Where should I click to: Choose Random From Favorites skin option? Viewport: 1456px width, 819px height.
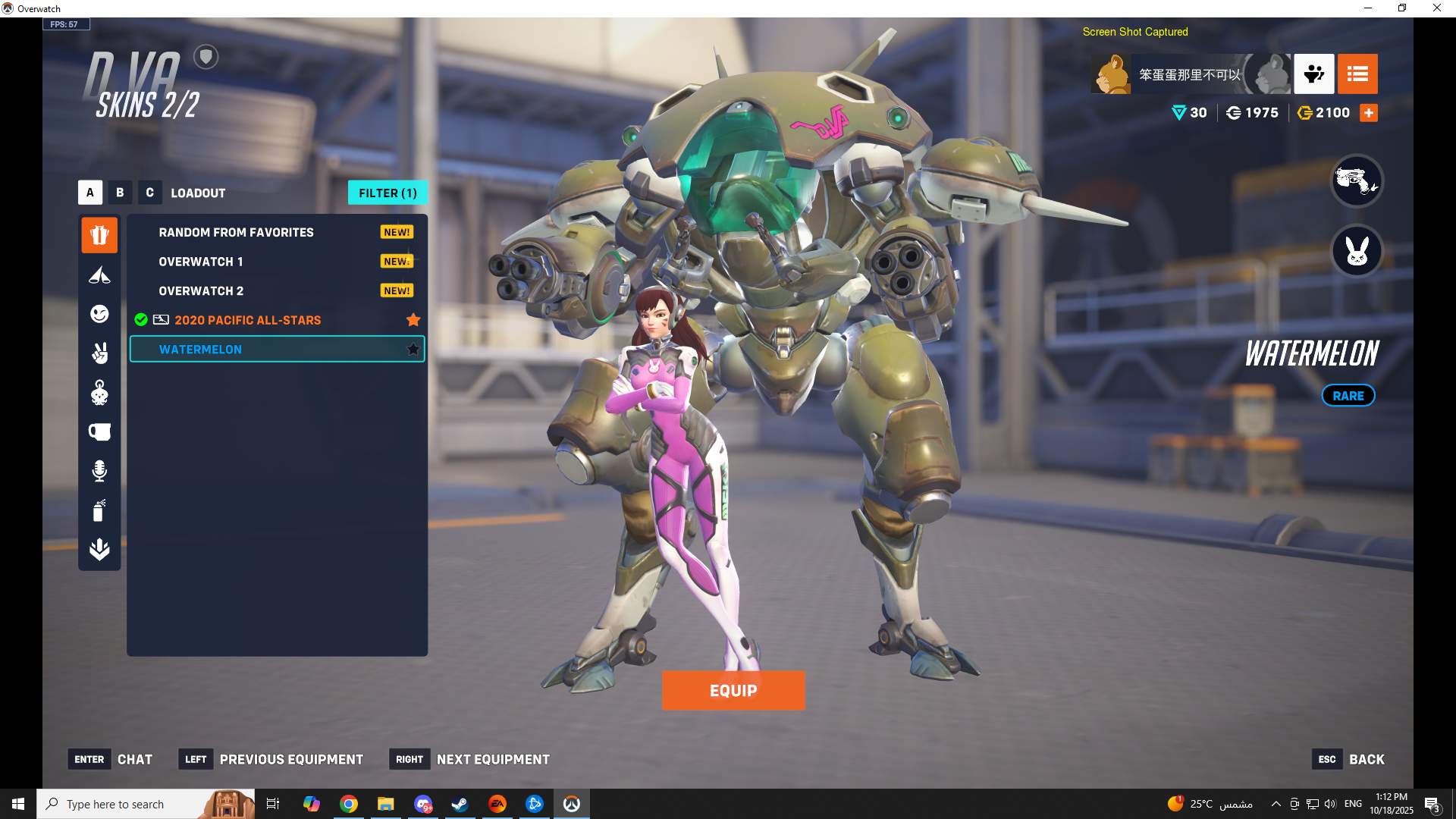click(x=236, y=232)
